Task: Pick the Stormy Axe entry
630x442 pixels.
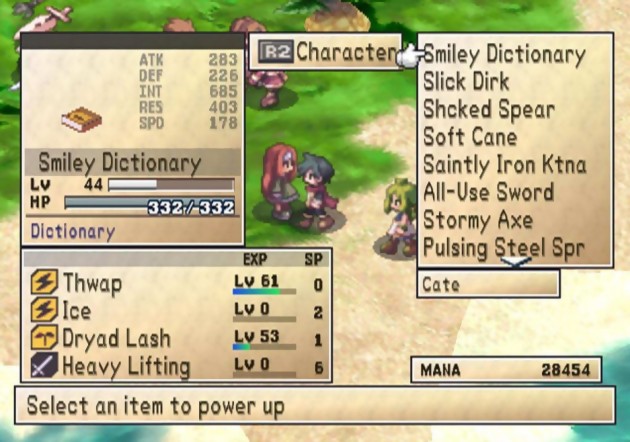Action: 477,218
